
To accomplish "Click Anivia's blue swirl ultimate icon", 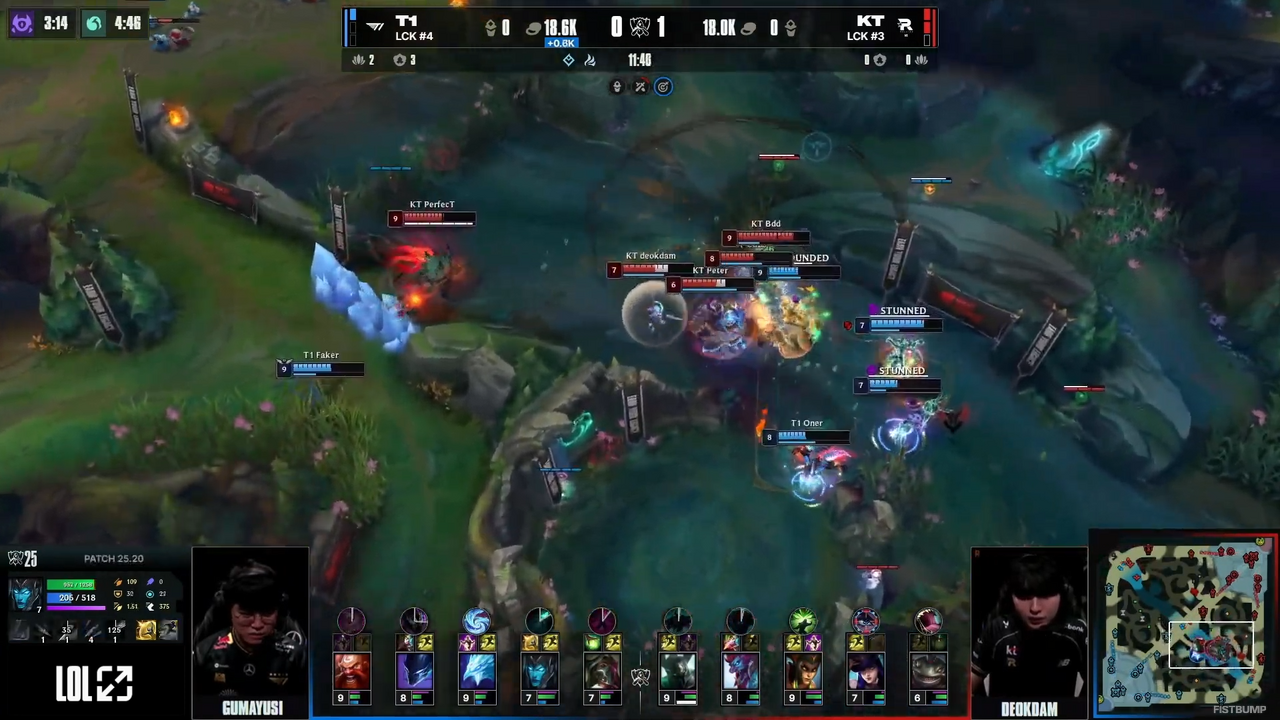I will coord(477,621).
